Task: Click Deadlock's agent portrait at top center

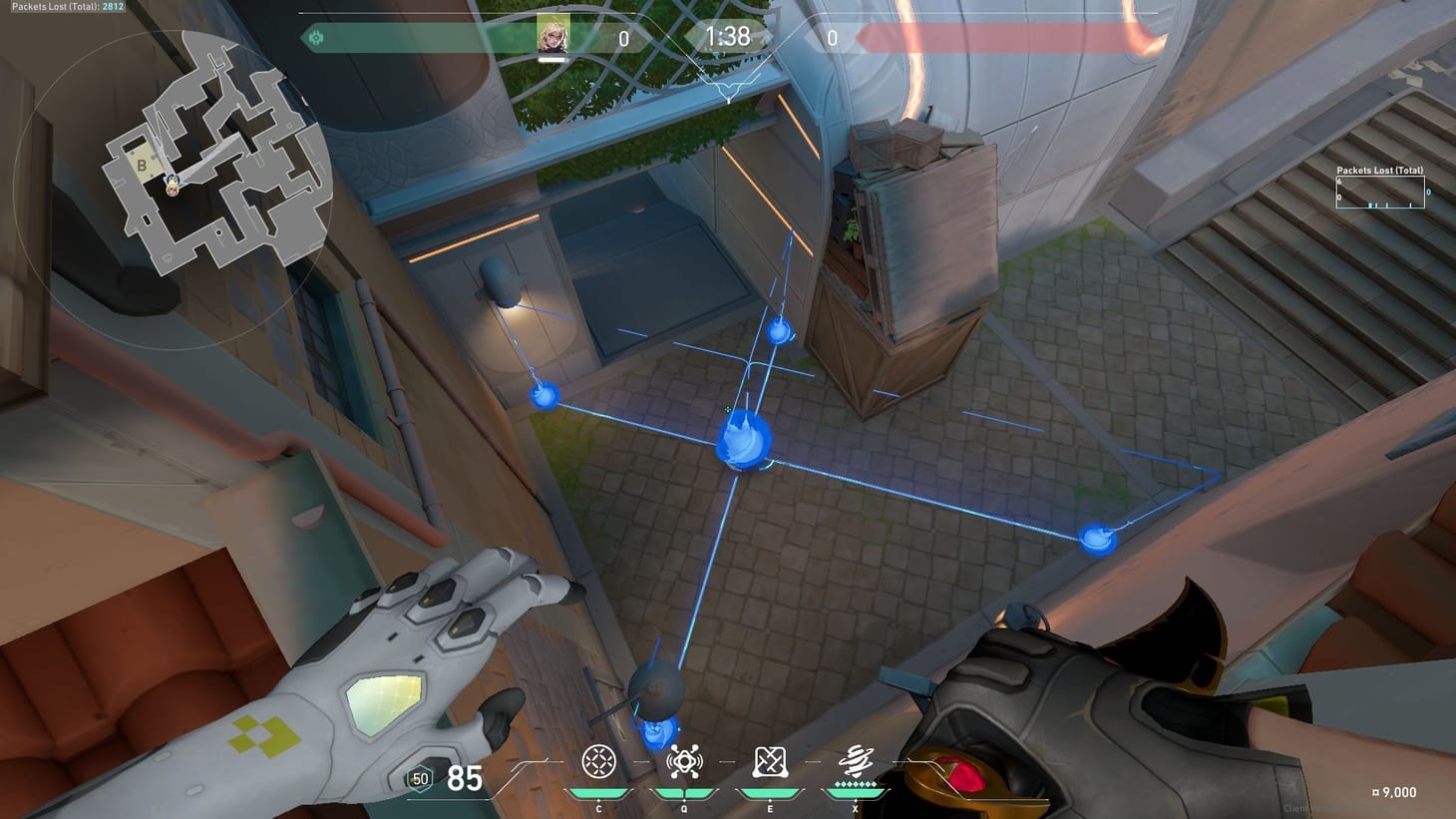Action: [555, 37]
